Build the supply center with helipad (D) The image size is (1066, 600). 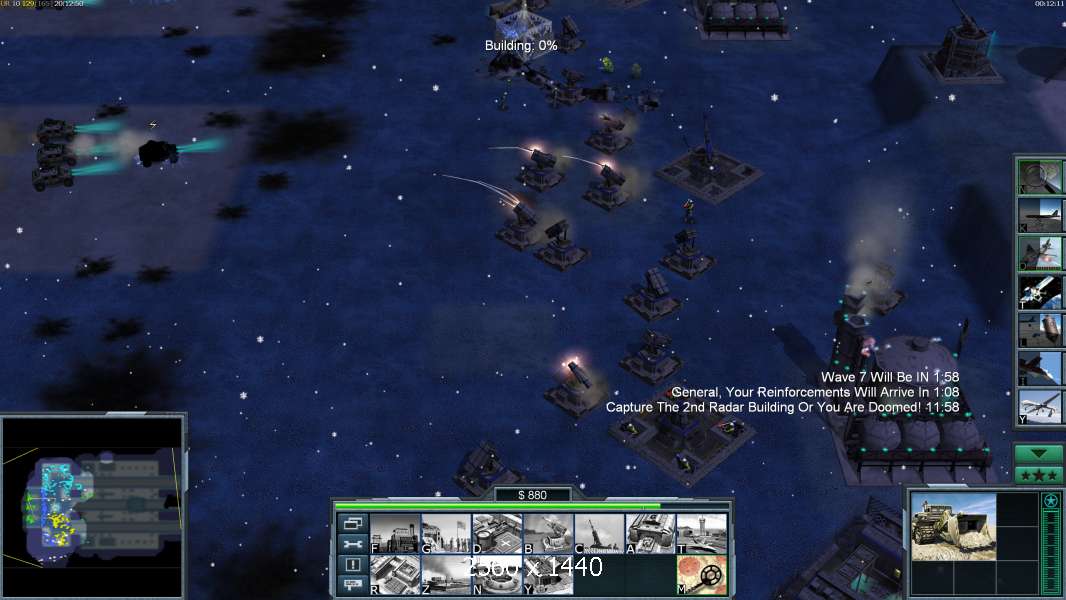(x=497, y=534)
